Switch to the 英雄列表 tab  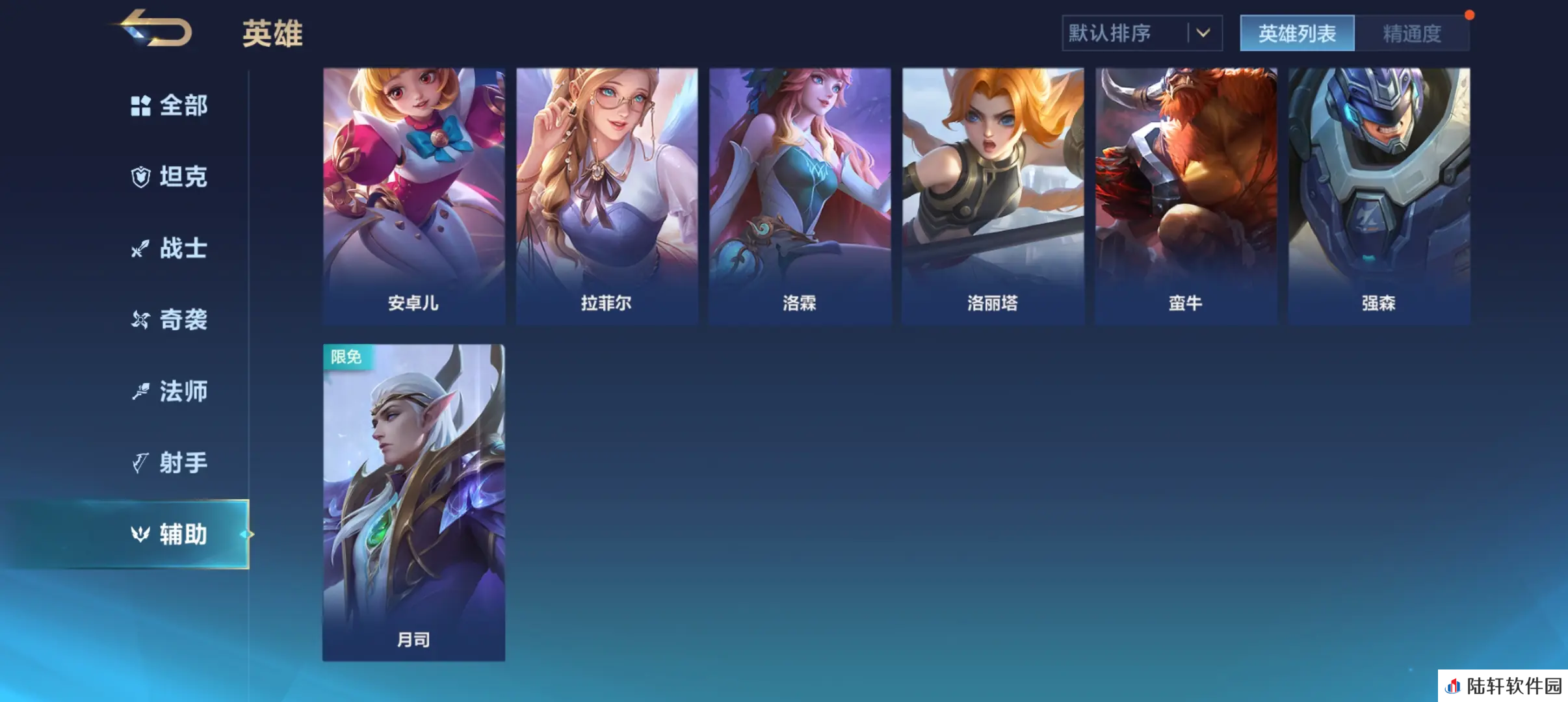1297,33
